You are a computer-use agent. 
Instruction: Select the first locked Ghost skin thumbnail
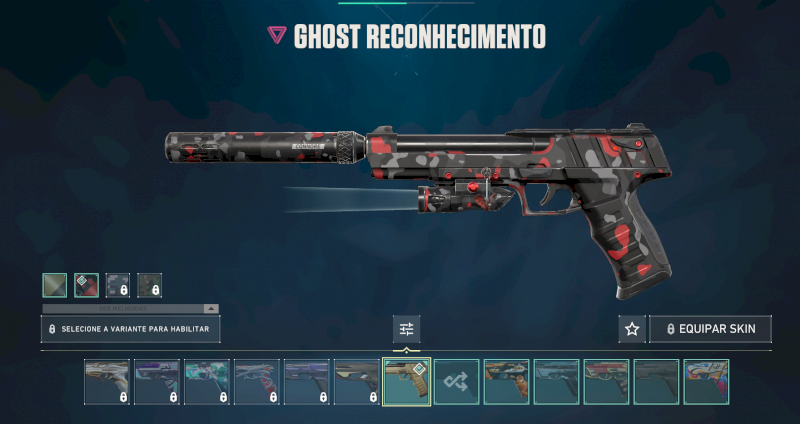(107, 382)
